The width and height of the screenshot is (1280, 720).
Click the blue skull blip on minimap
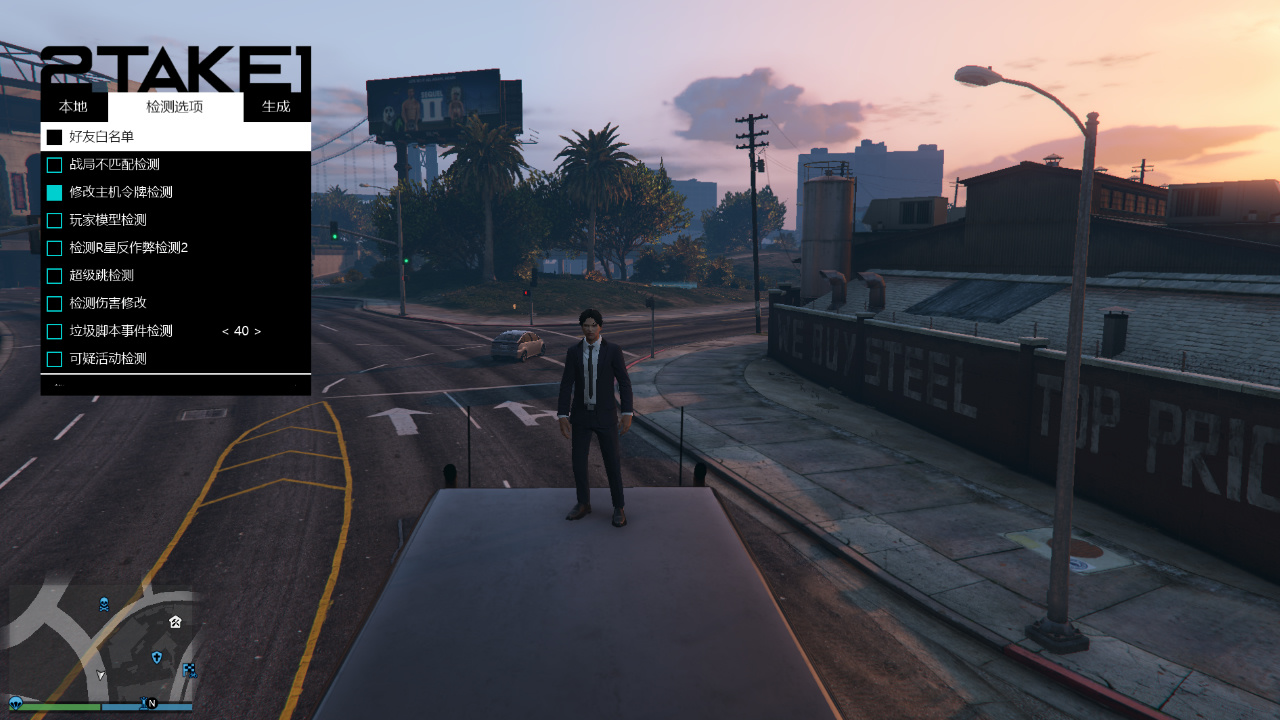[x=103, y=604]
